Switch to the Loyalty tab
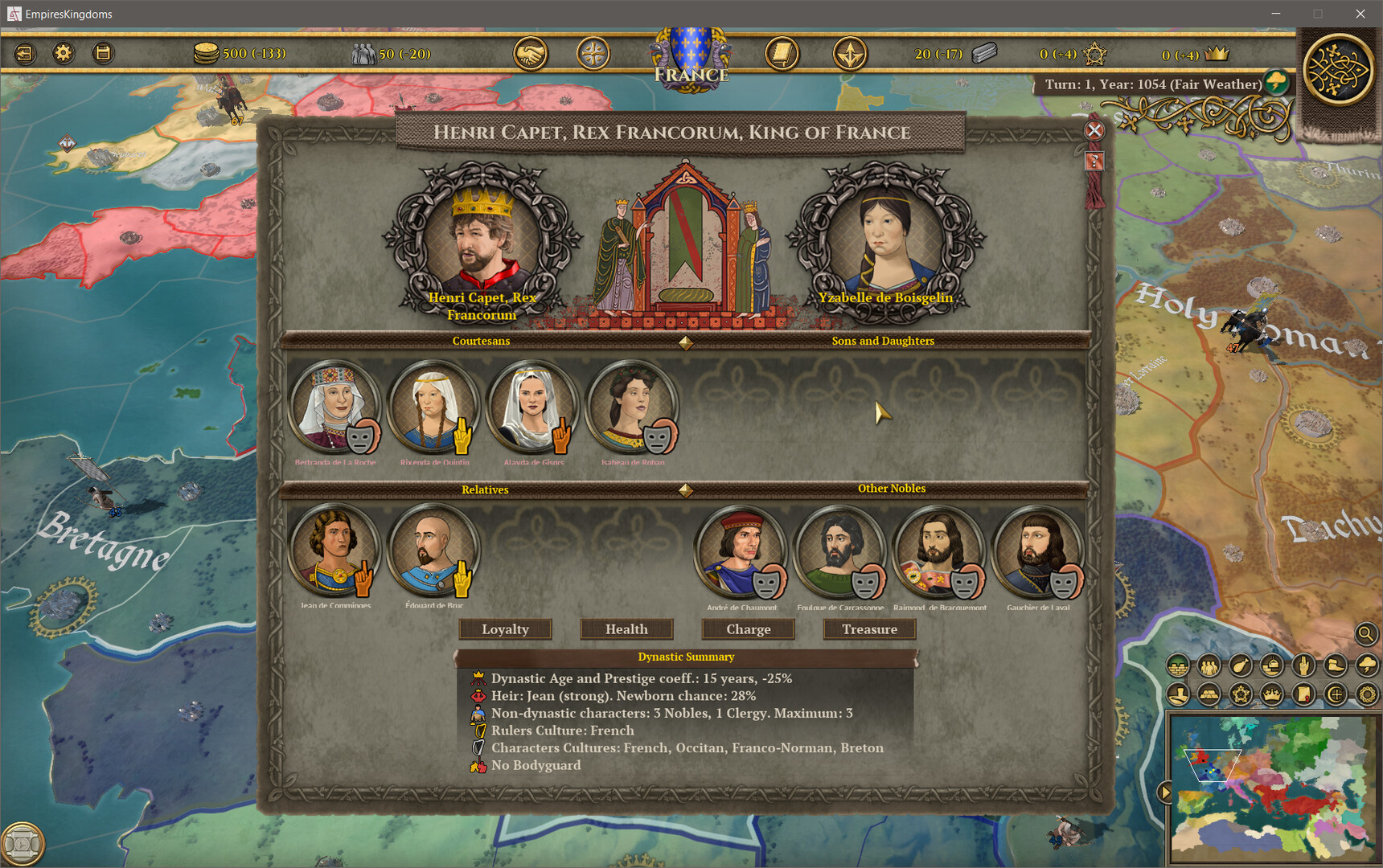This screenshot has height=868, width=1383. (505, 629)
